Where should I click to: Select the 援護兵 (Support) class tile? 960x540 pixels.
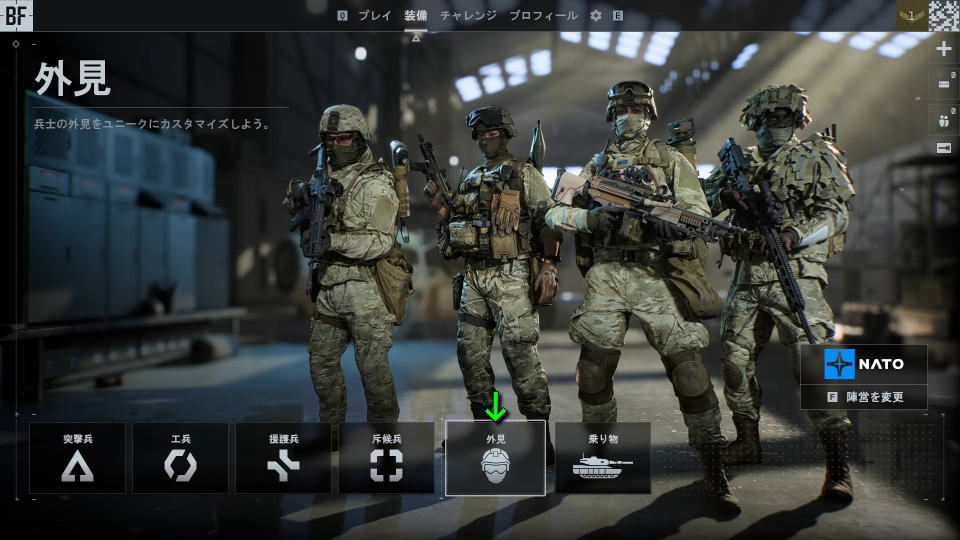pos(283,458)
